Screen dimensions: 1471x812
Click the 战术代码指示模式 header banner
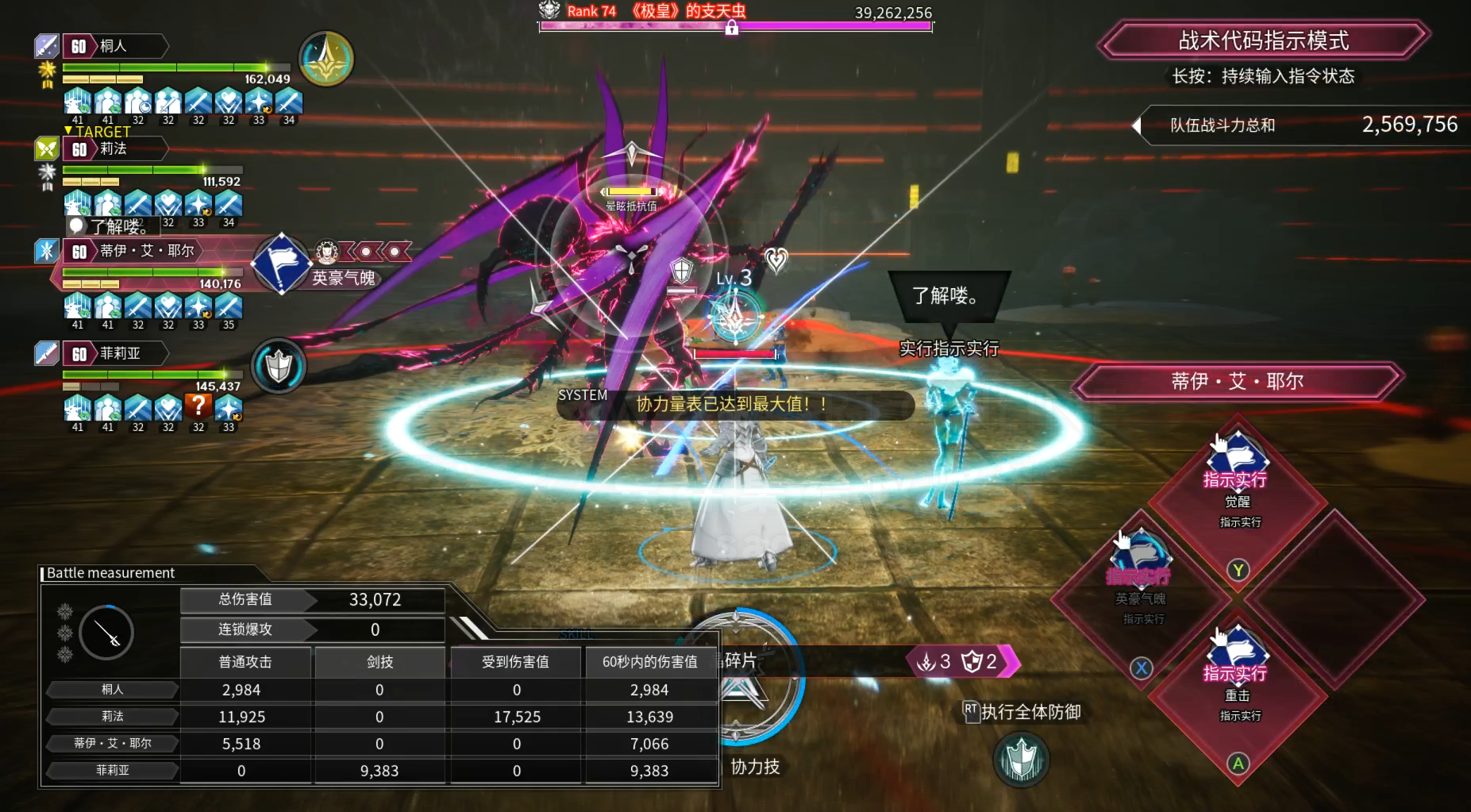coord(1263,40)
